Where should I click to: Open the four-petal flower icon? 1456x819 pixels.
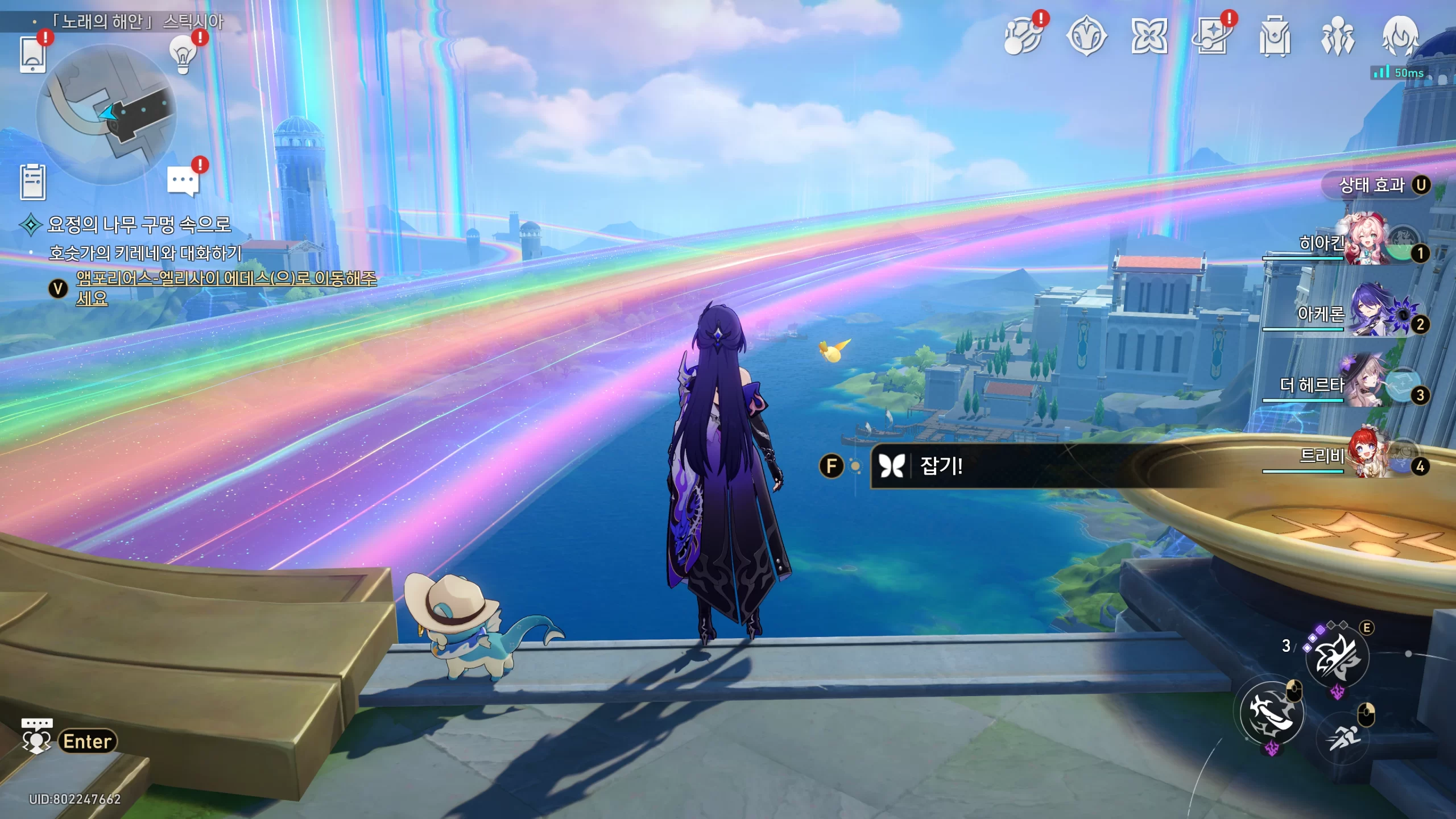tap(1149, 38)
